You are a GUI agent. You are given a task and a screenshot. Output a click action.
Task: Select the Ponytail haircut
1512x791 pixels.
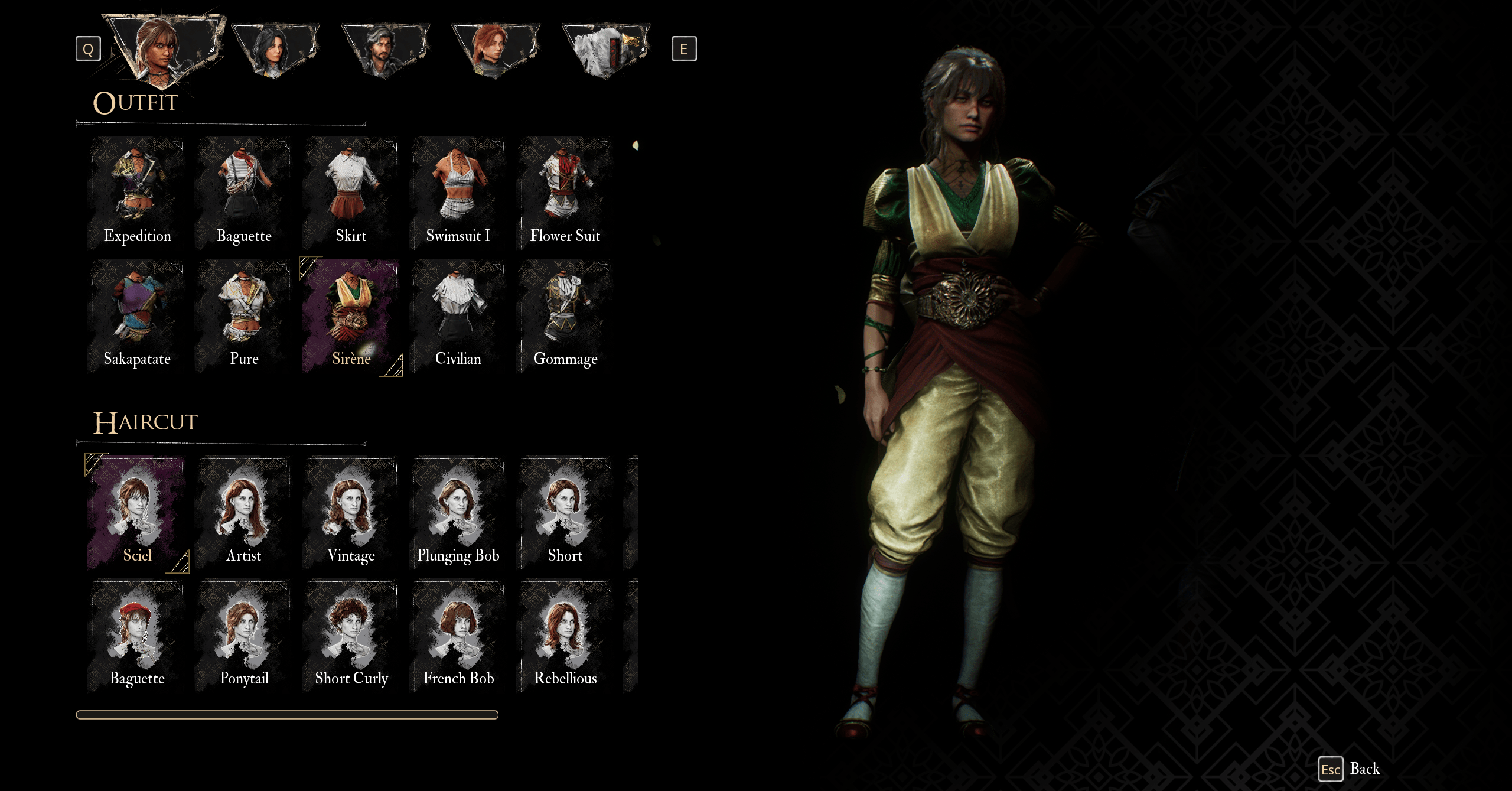click(244, 636)
